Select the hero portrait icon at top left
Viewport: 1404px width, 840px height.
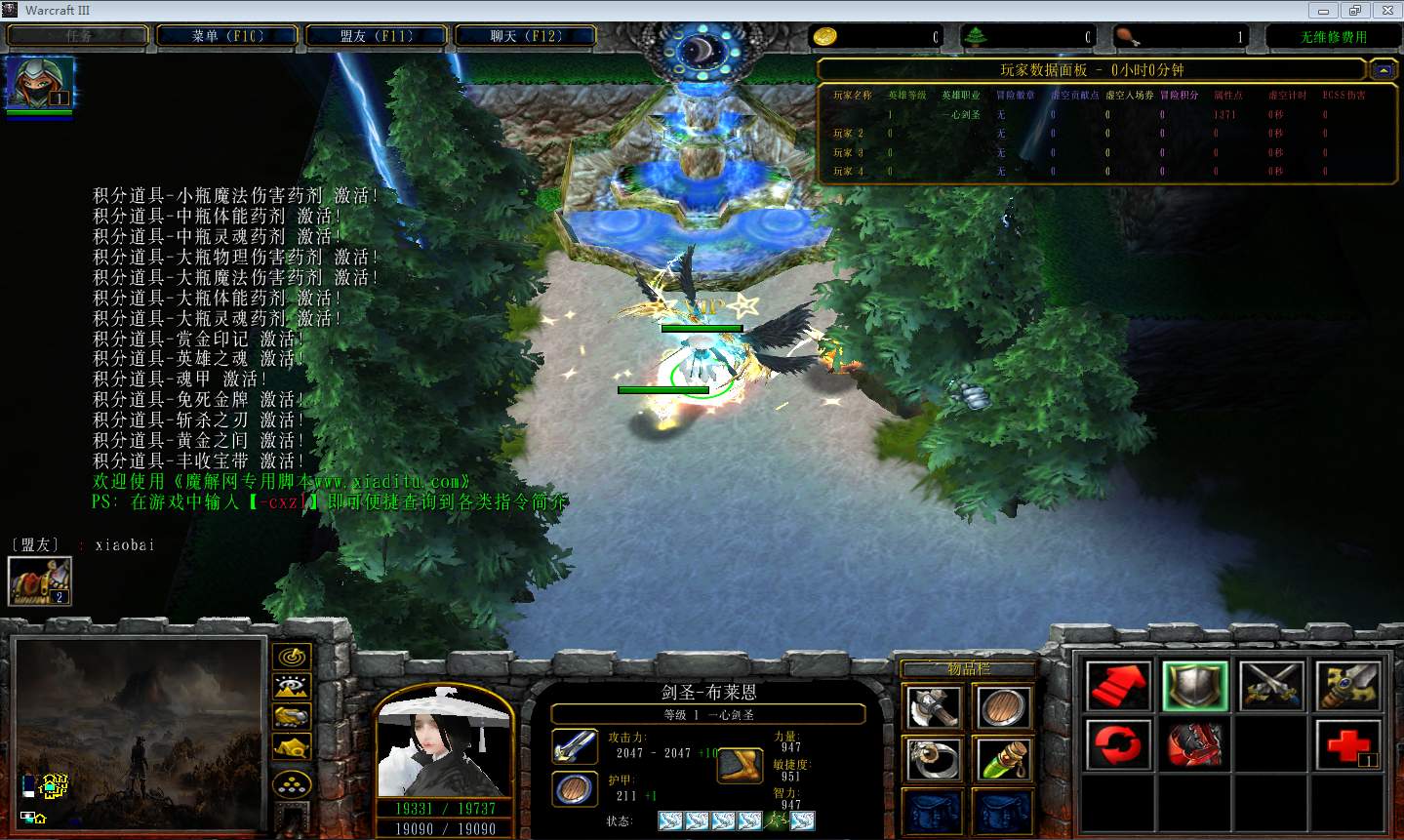pos(39,82)
